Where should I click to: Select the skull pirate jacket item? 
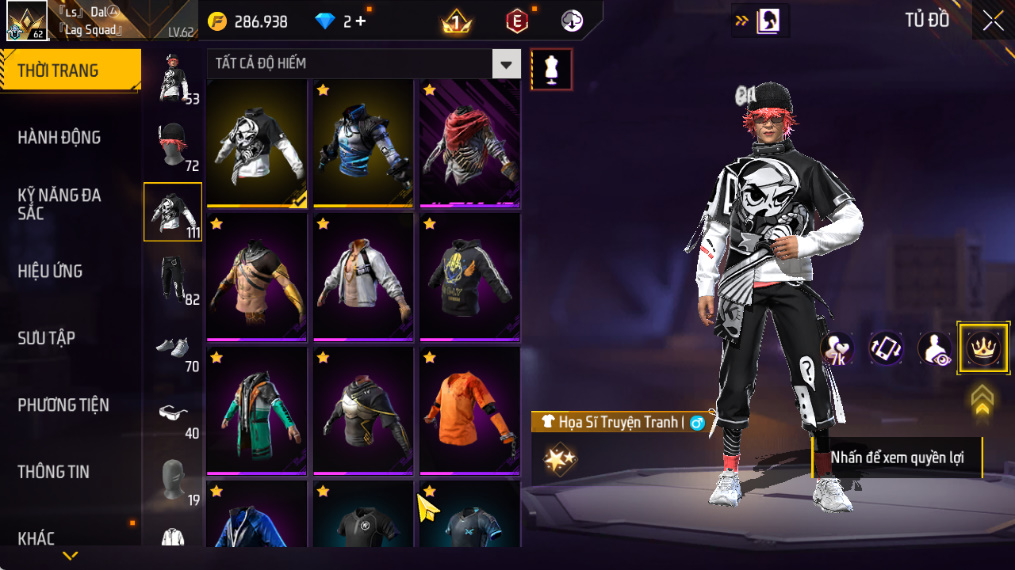tap(257, 143)
